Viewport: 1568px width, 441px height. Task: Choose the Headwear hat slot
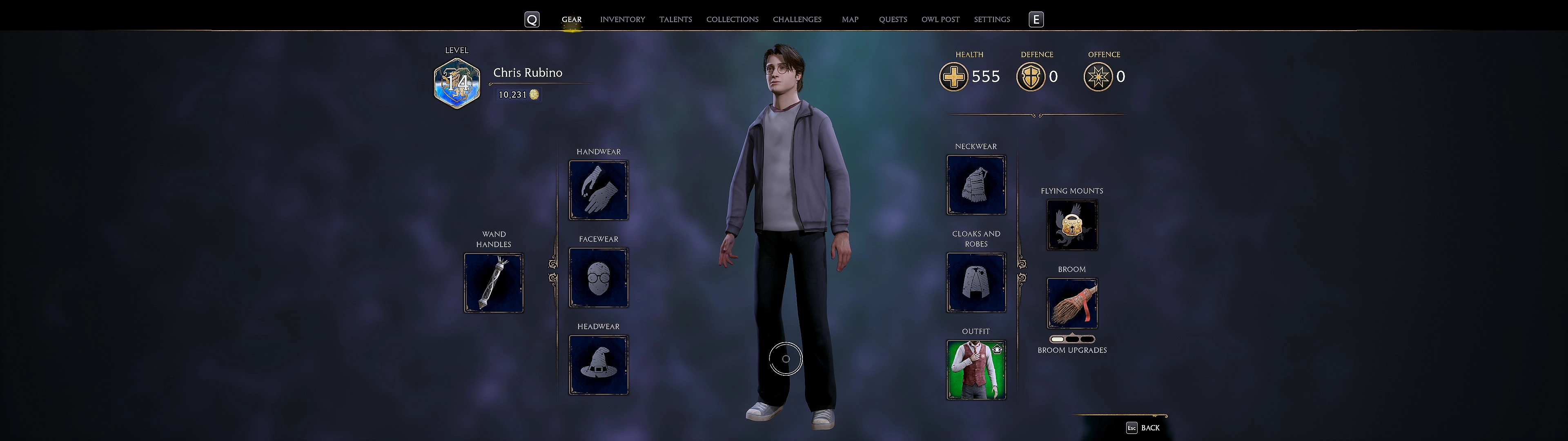pyautogui.click(x=598, y=365)
